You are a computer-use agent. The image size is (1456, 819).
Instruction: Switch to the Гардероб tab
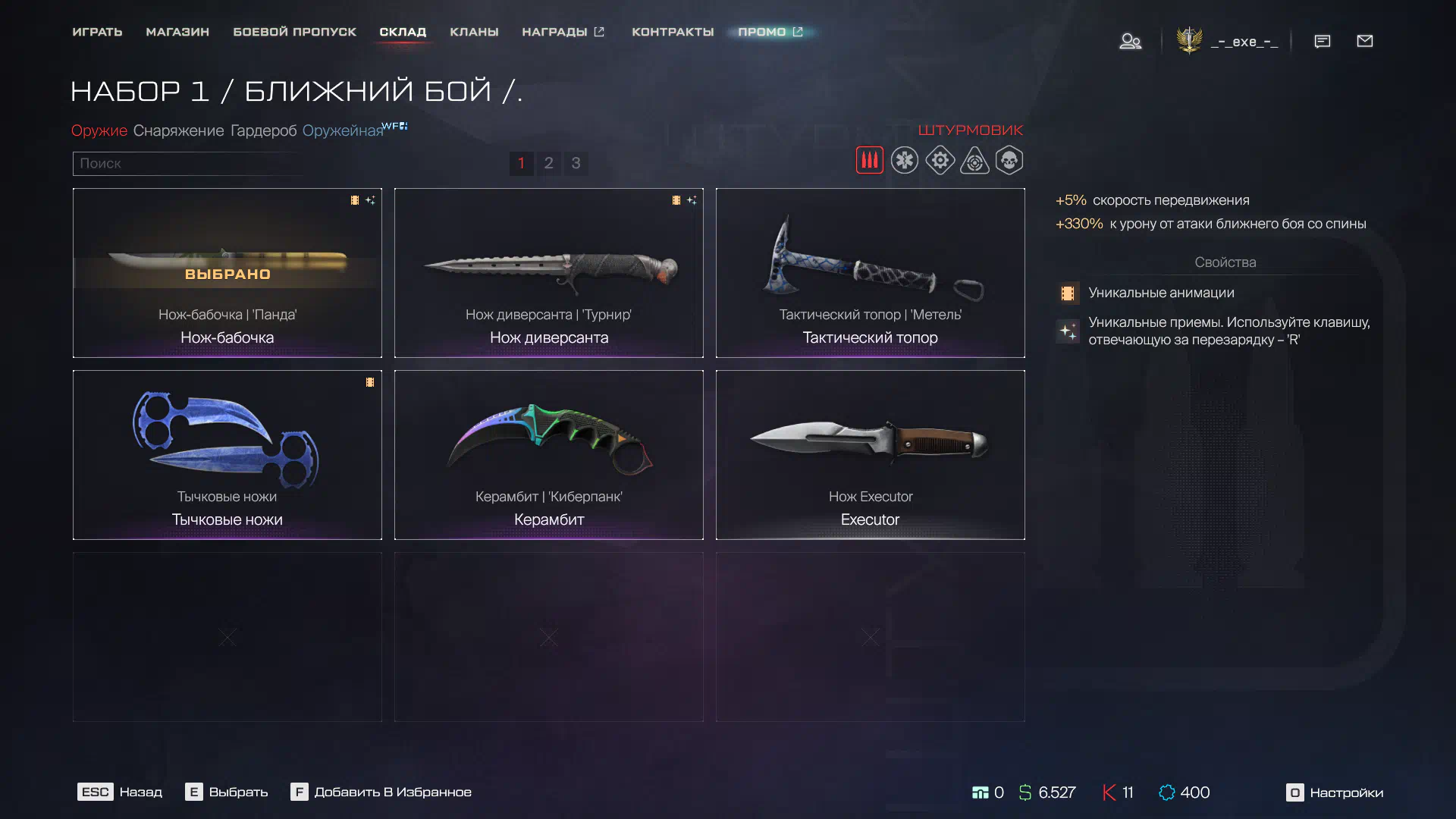(263, 130)
